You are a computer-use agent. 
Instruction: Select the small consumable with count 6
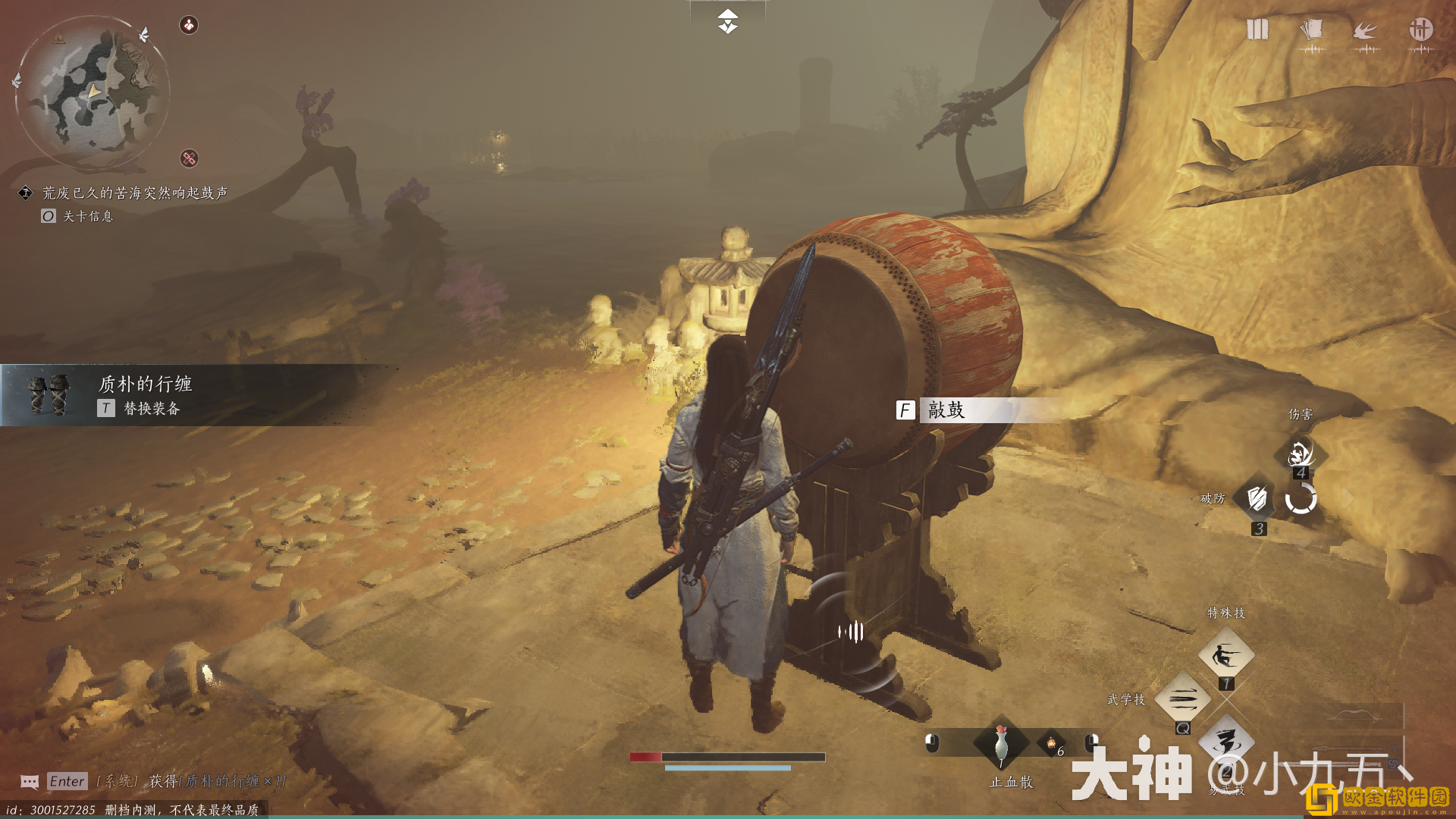tap(1052, 744)
